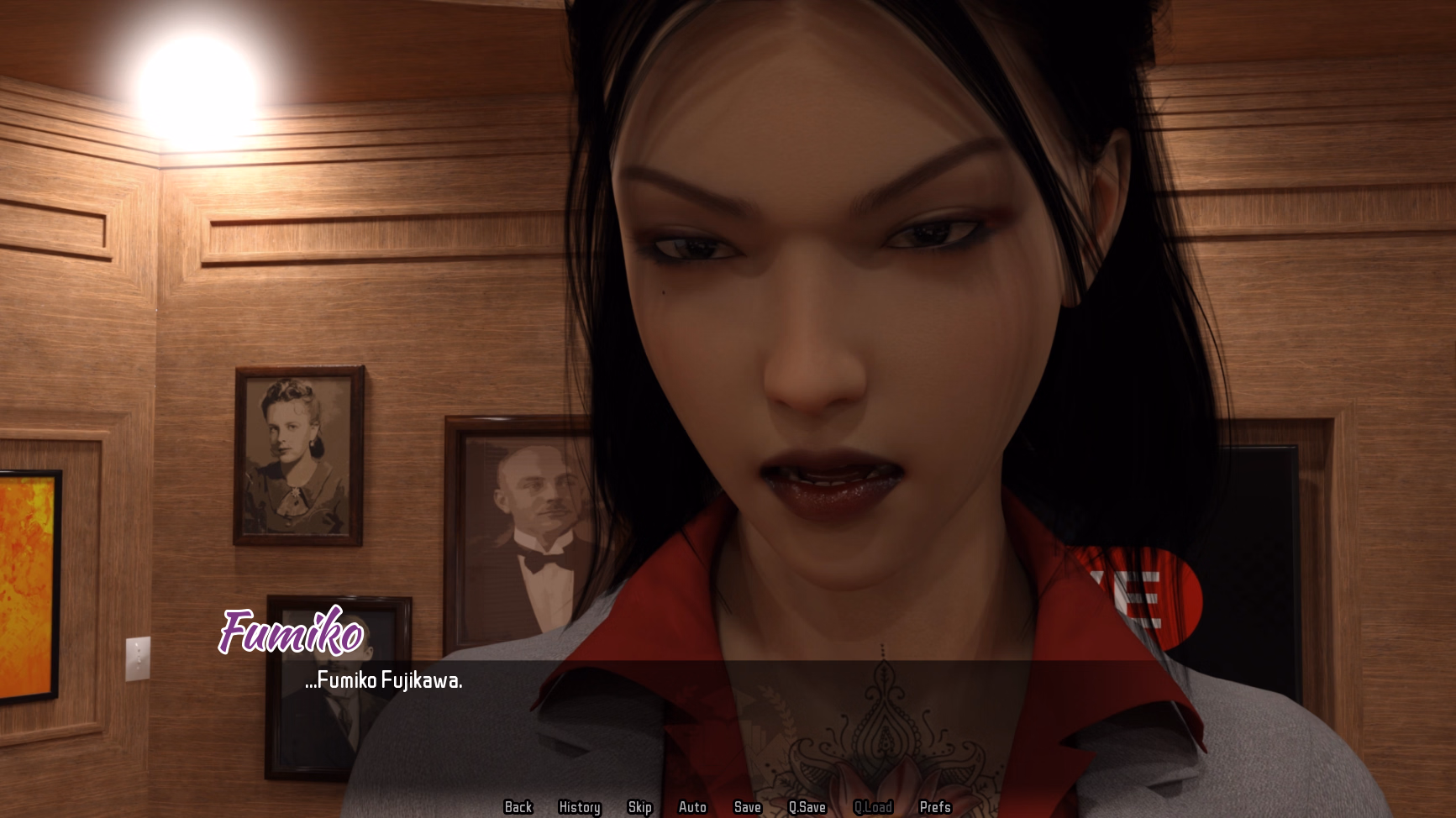Quick save with Q.Save

pyautogui.click(x=807, y=807)
